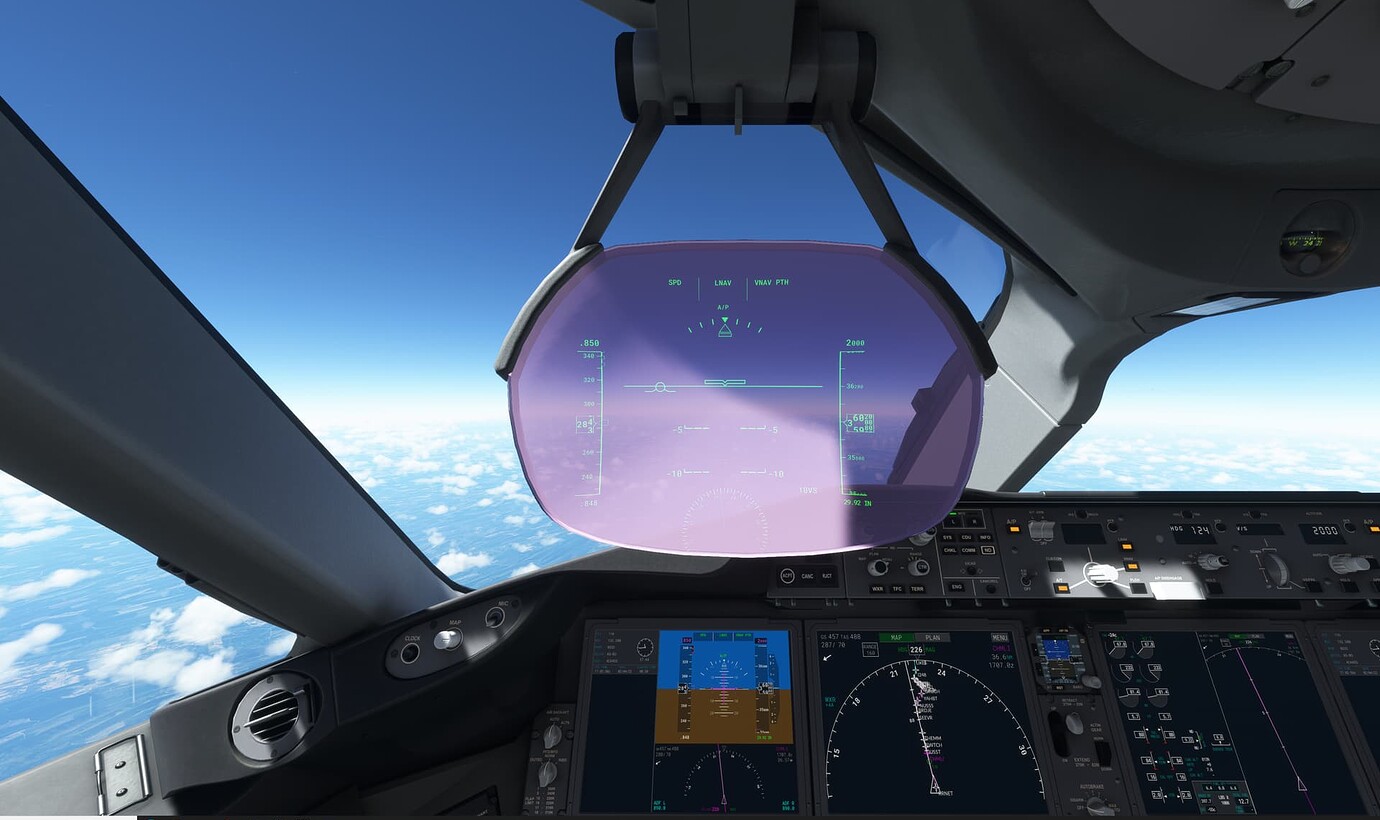Turn the CTR map centering knob
The width and height of the screenshot is (1380, 820).
pos(922,567)
